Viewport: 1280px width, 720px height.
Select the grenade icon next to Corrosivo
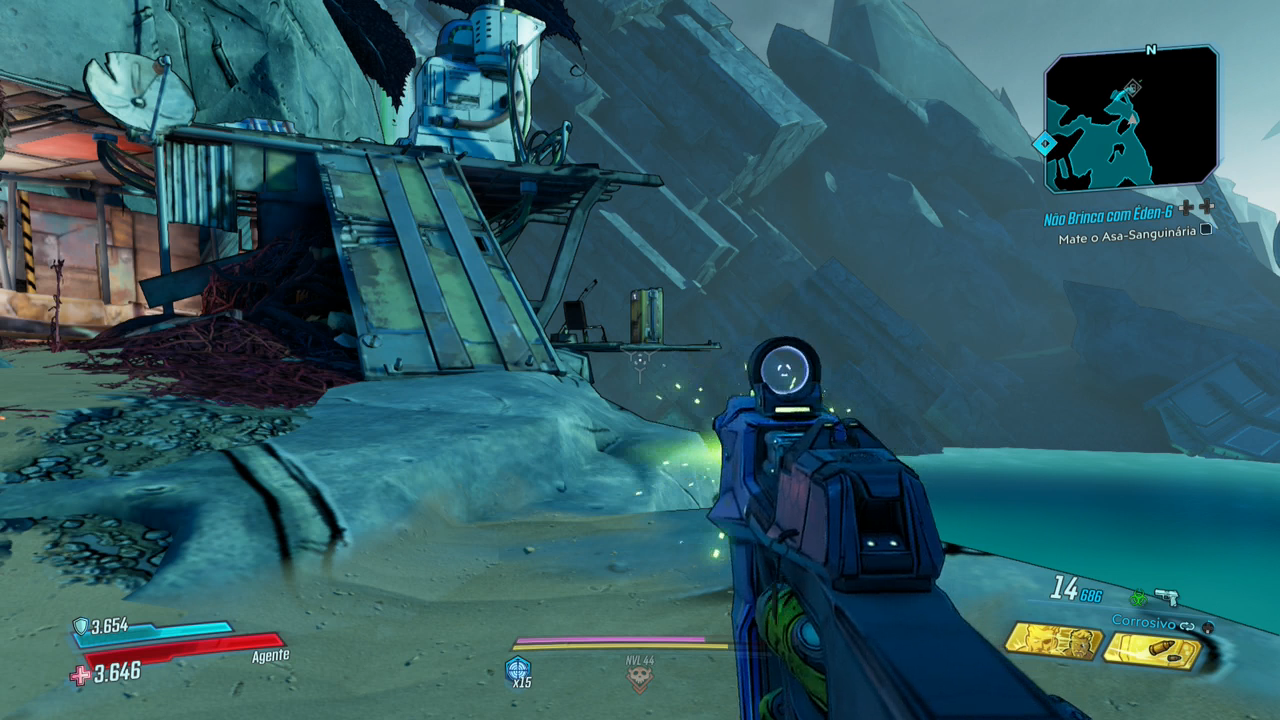click(x=1208, y=627)
